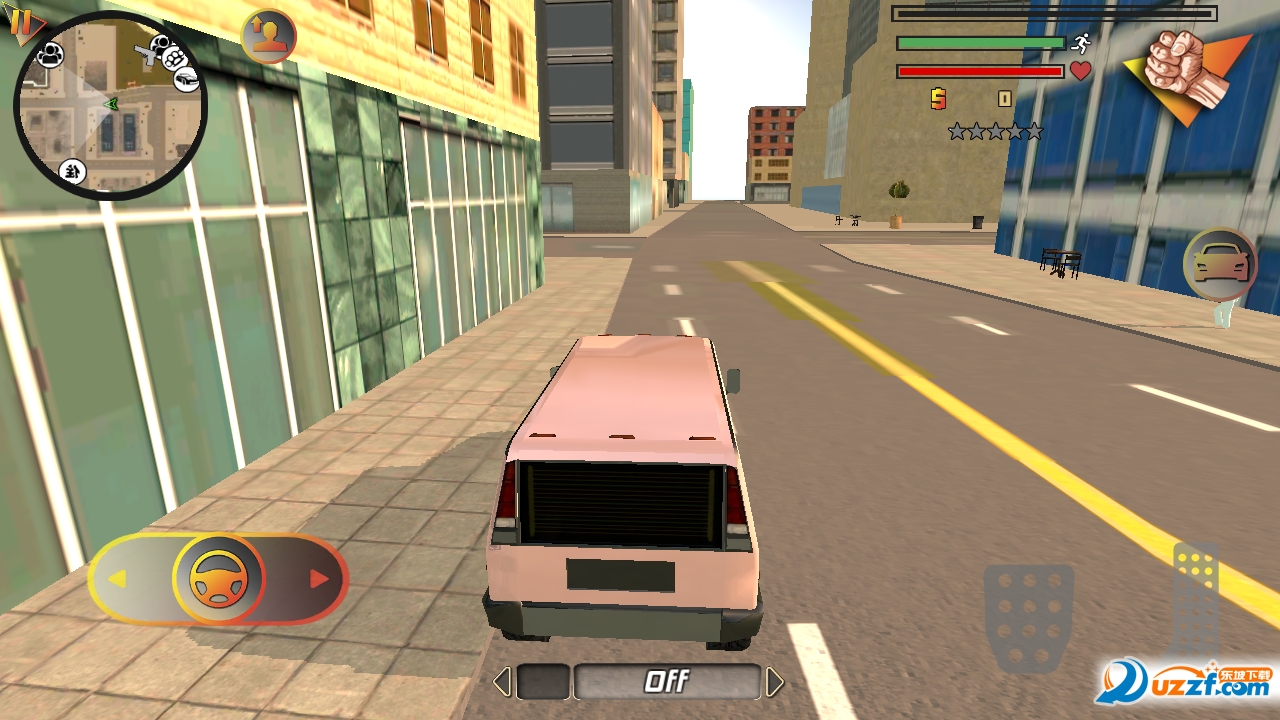
Task: Pause the game with the top-left icon
Action: click(20, 22)
